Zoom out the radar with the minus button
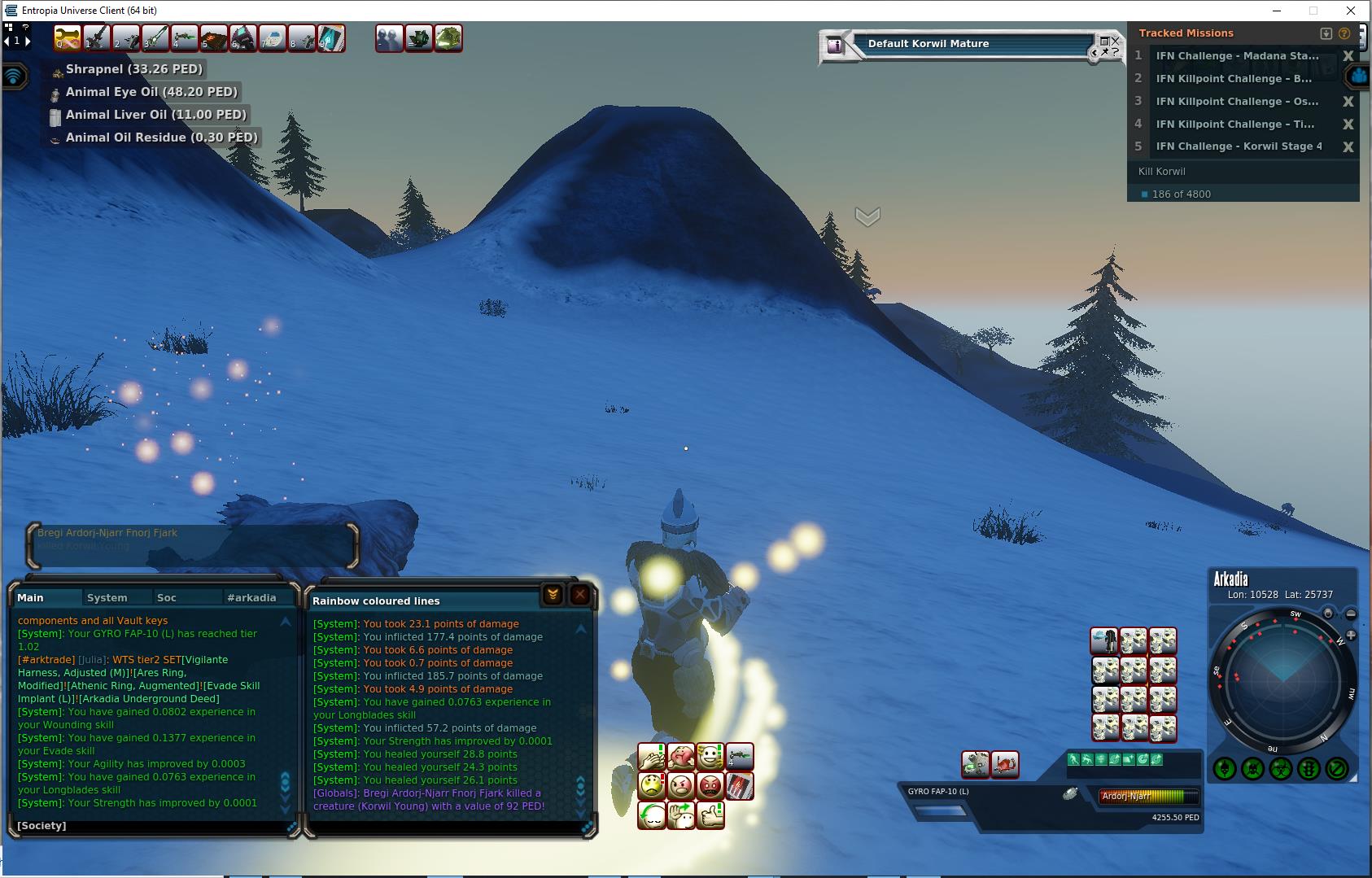Viewport: 1372px width, 878px height. point(1351,614)
